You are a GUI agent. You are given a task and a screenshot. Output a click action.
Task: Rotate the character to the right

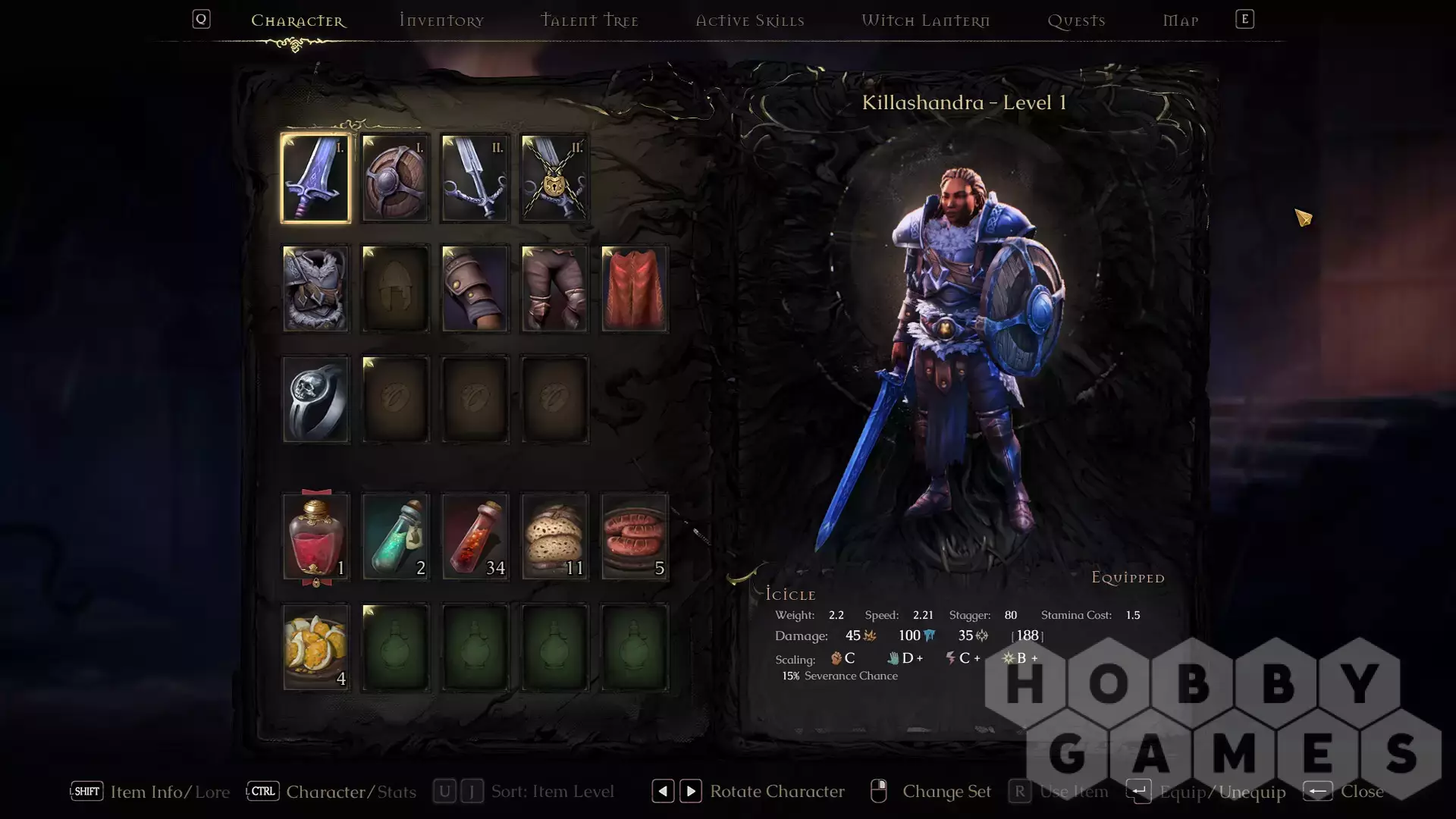tap(690, 792)
